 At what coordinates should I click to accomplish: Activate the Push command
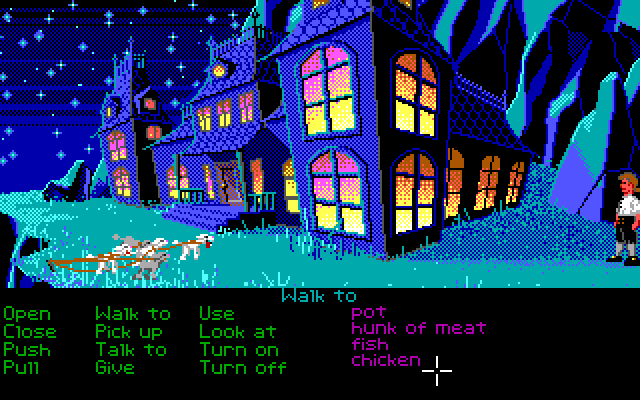tap(27, 349)
